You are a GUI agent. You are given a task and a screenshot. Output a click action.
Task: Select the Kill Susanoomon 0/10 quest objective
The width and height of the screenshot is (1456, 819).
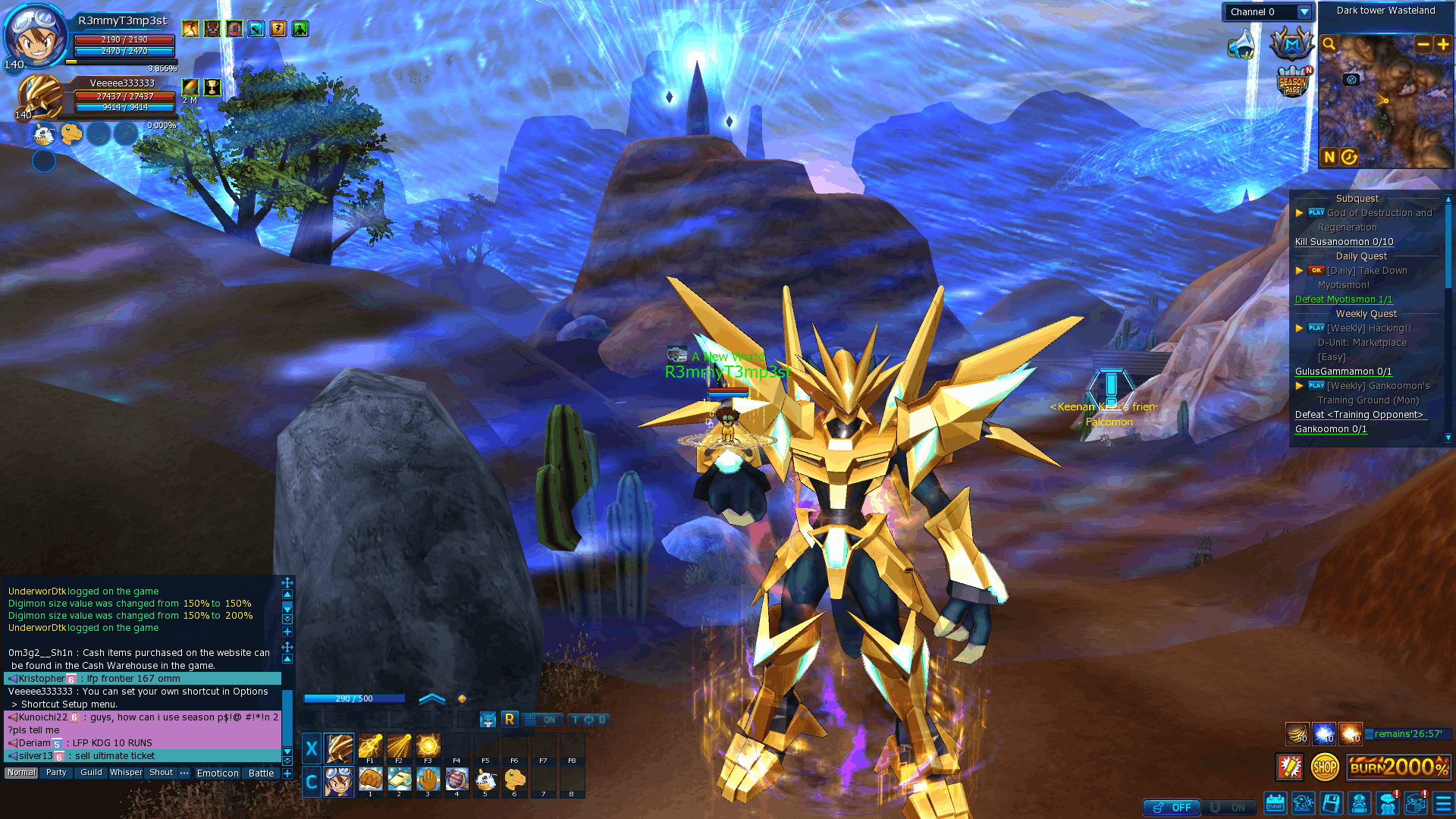1344,242
